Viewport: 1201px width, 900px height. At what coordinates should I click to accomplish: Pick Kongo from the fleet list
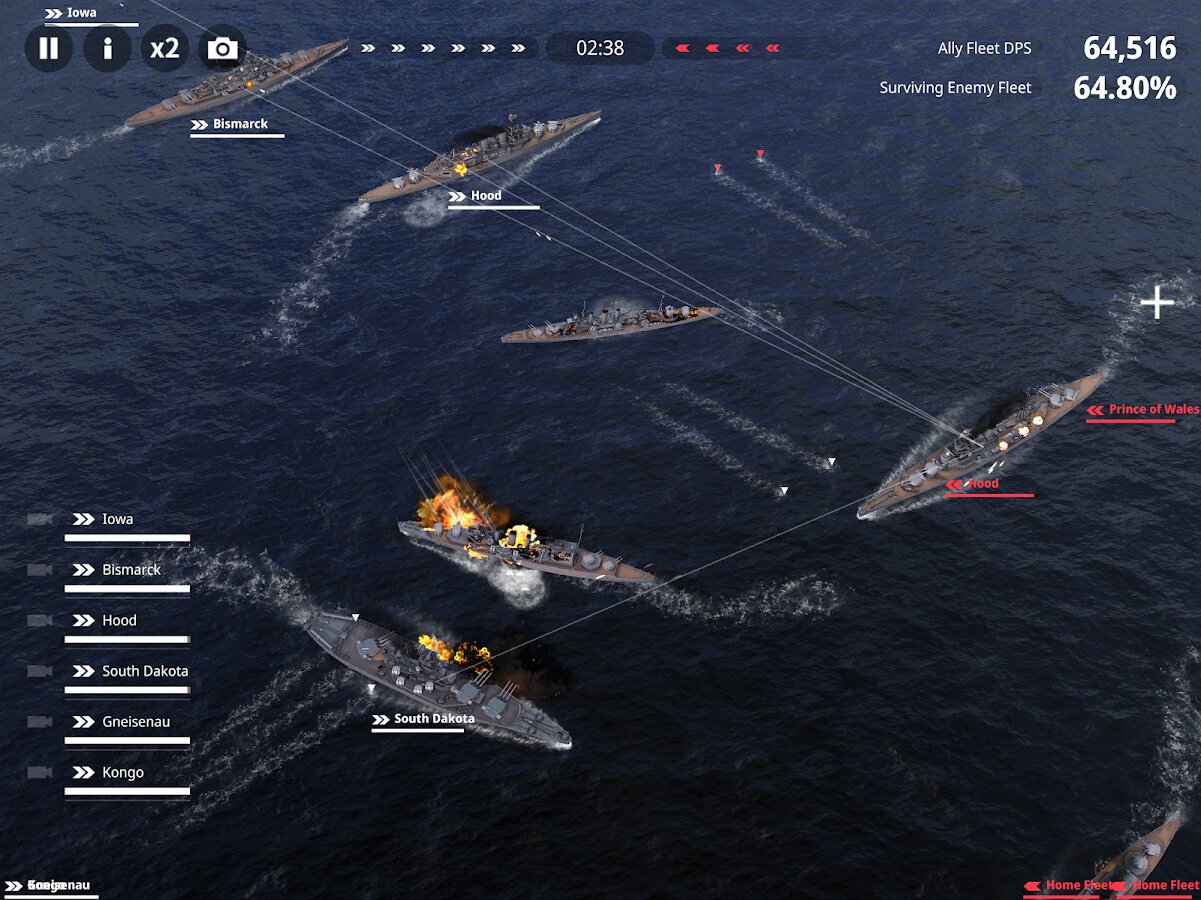(122, 773)
